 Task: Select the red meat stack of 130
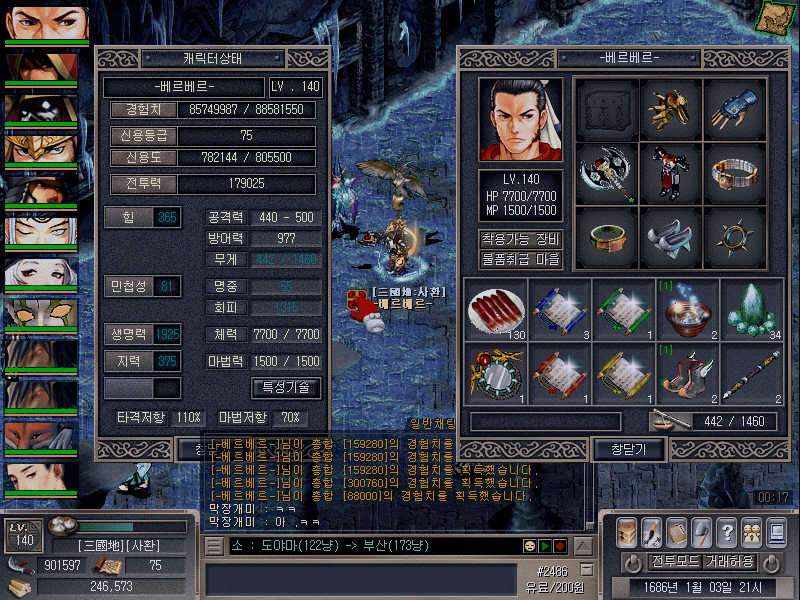[495, 309]
